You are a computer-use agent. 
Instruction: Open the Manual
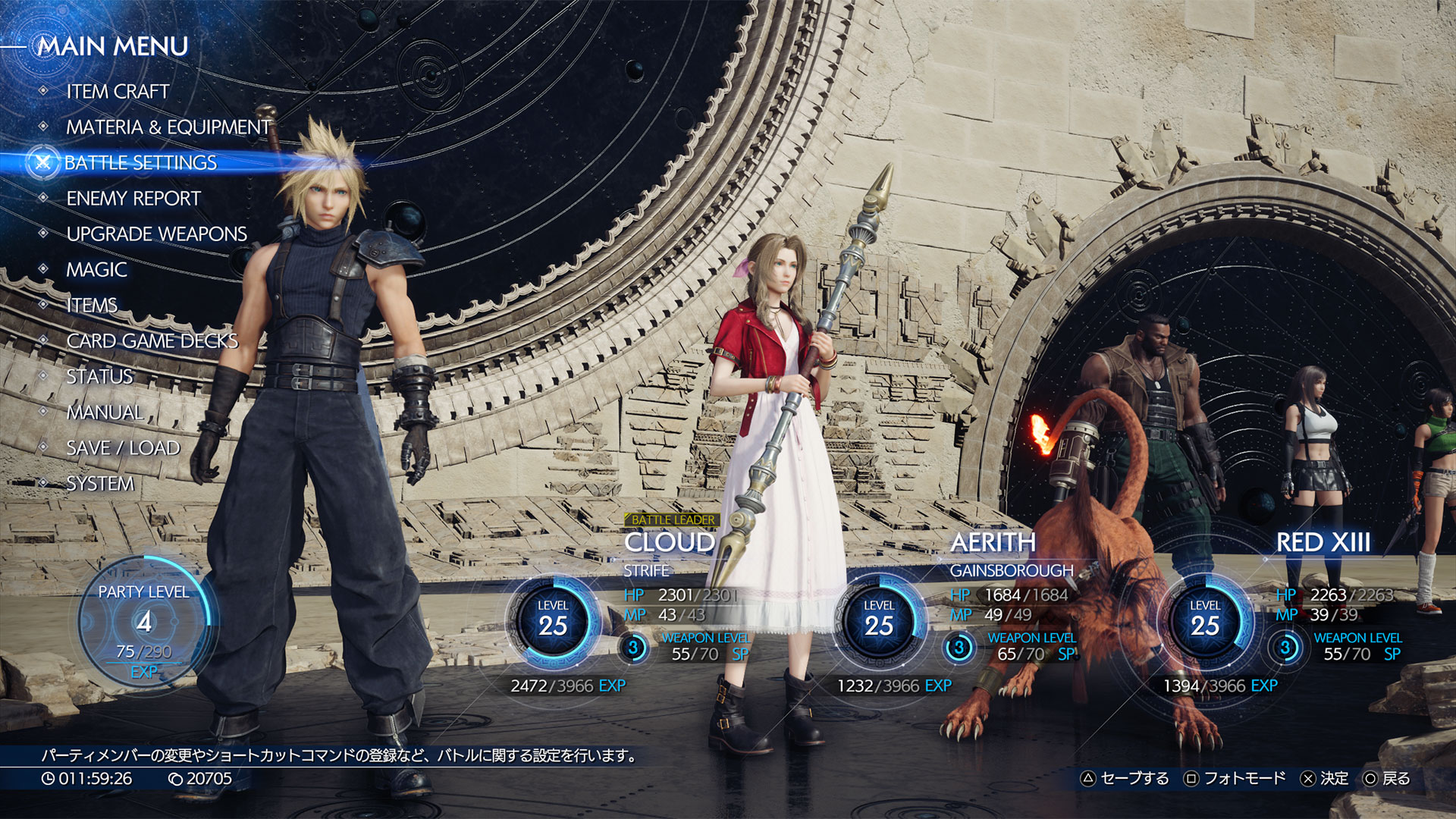coord(105,413)
